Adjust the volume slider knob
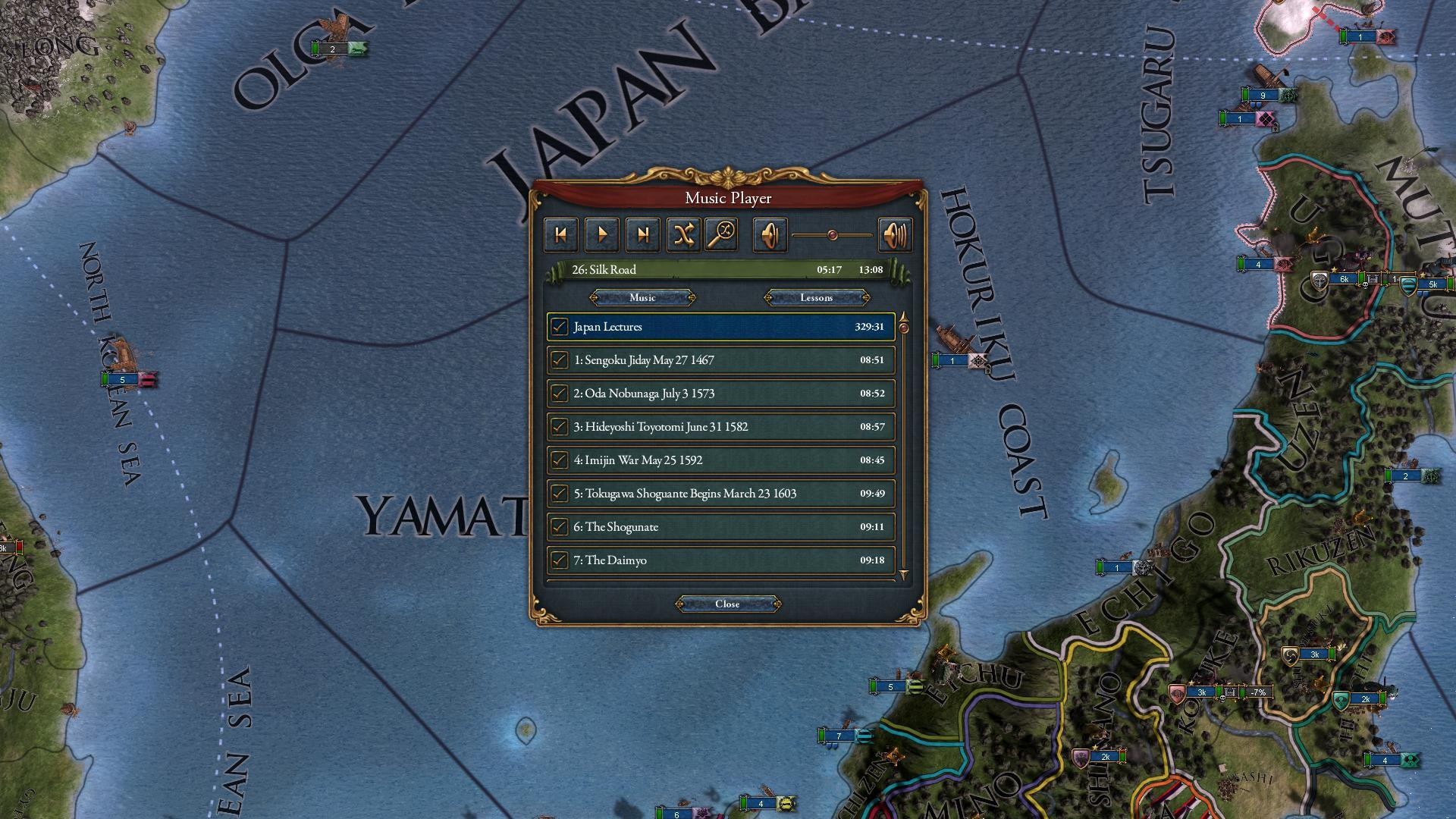The image size is (1456, 819). coord(831,234)
